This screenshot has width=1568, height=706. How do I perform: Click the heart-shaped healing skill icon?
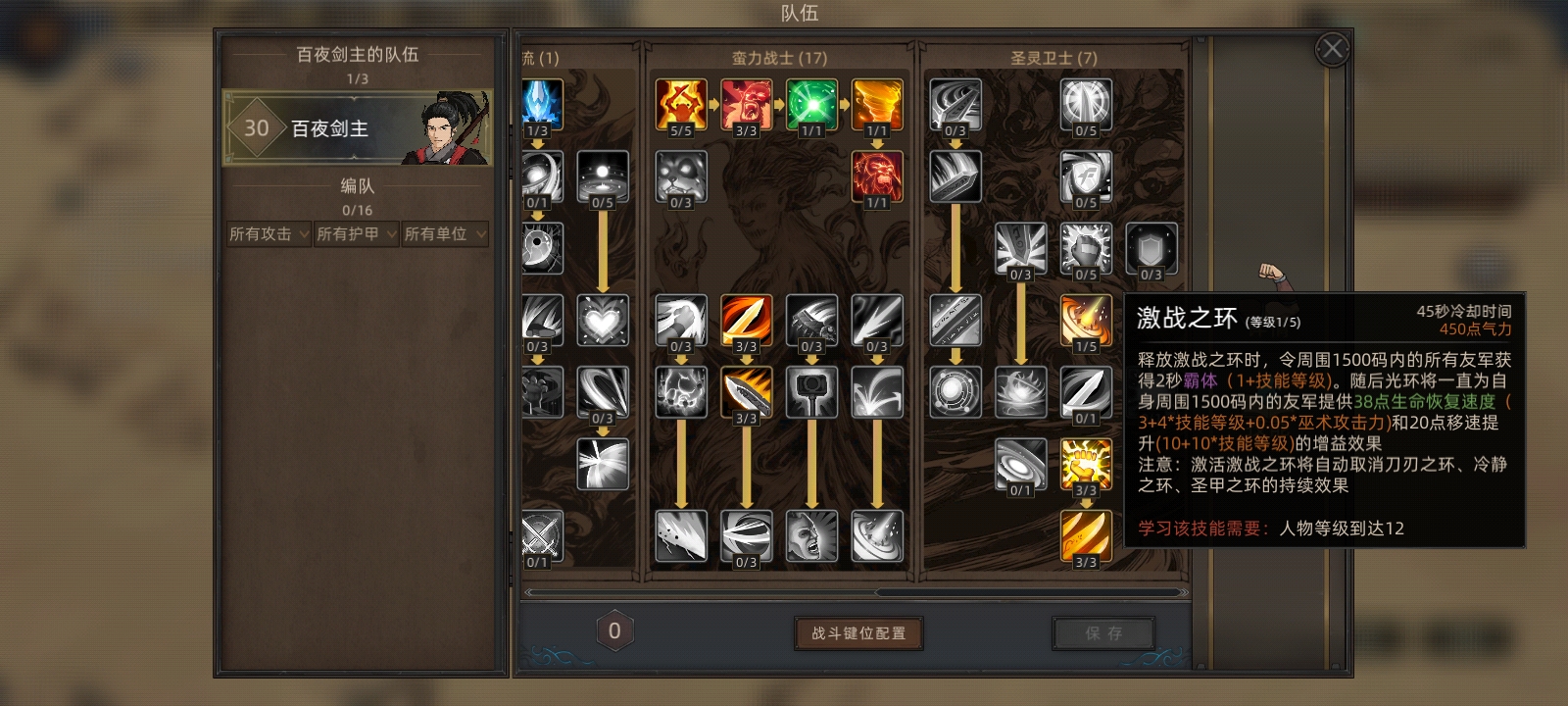(x=604, y=319)
